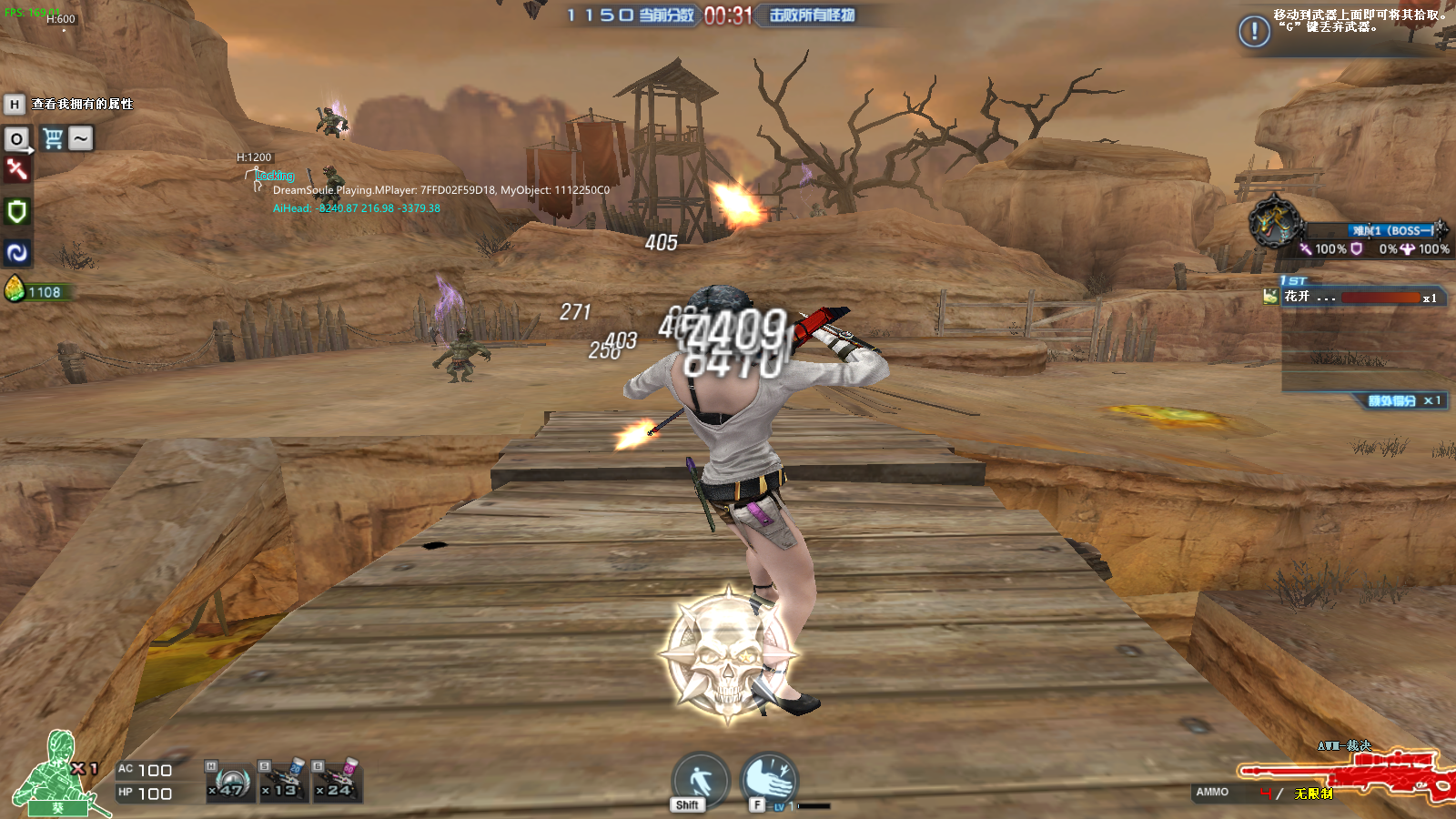This screenshot has width=1456, height=819.
Task: Click the exclamation mark hint icon
Action: coord(1254,32)
